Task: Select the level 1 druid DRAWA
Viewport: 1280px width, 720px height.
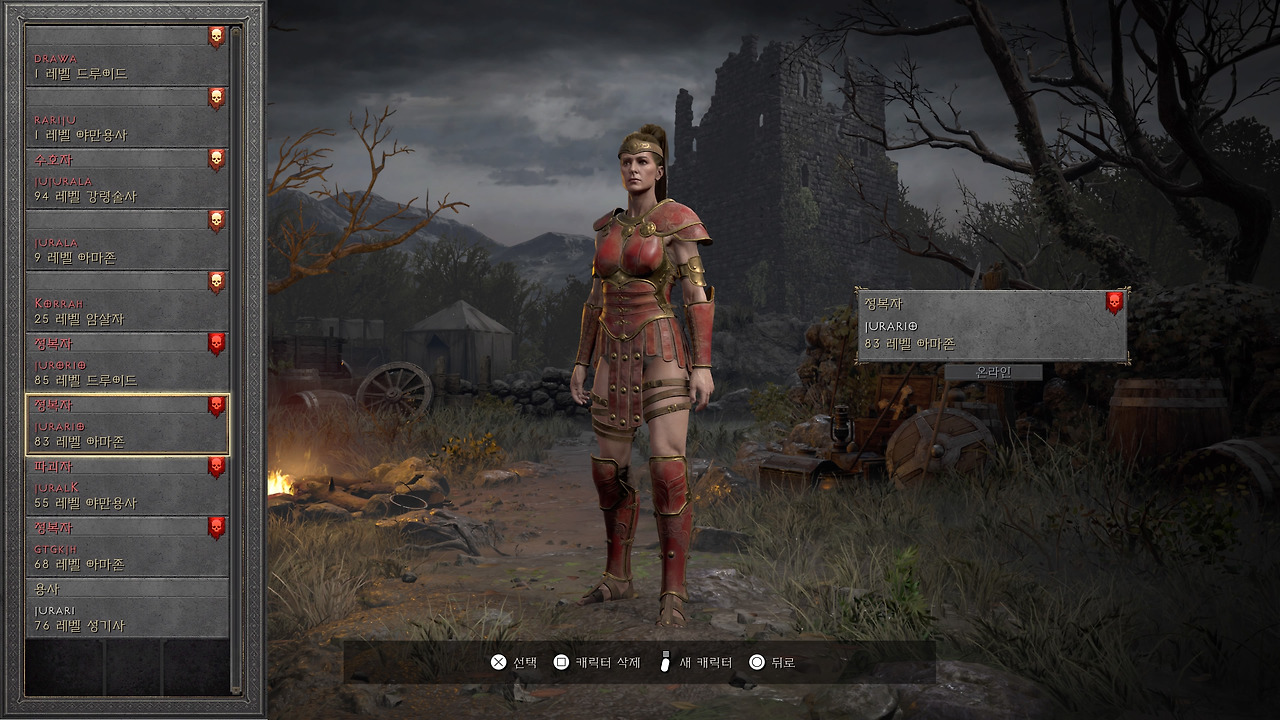Action: [127, 56]
